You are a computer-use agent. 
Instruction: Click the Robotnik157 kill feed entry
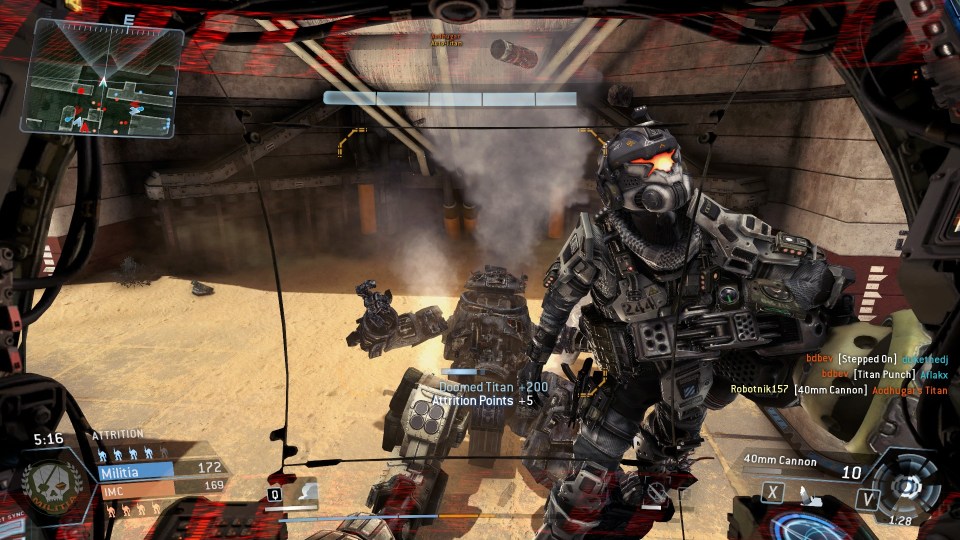click(x=838, y=390)
